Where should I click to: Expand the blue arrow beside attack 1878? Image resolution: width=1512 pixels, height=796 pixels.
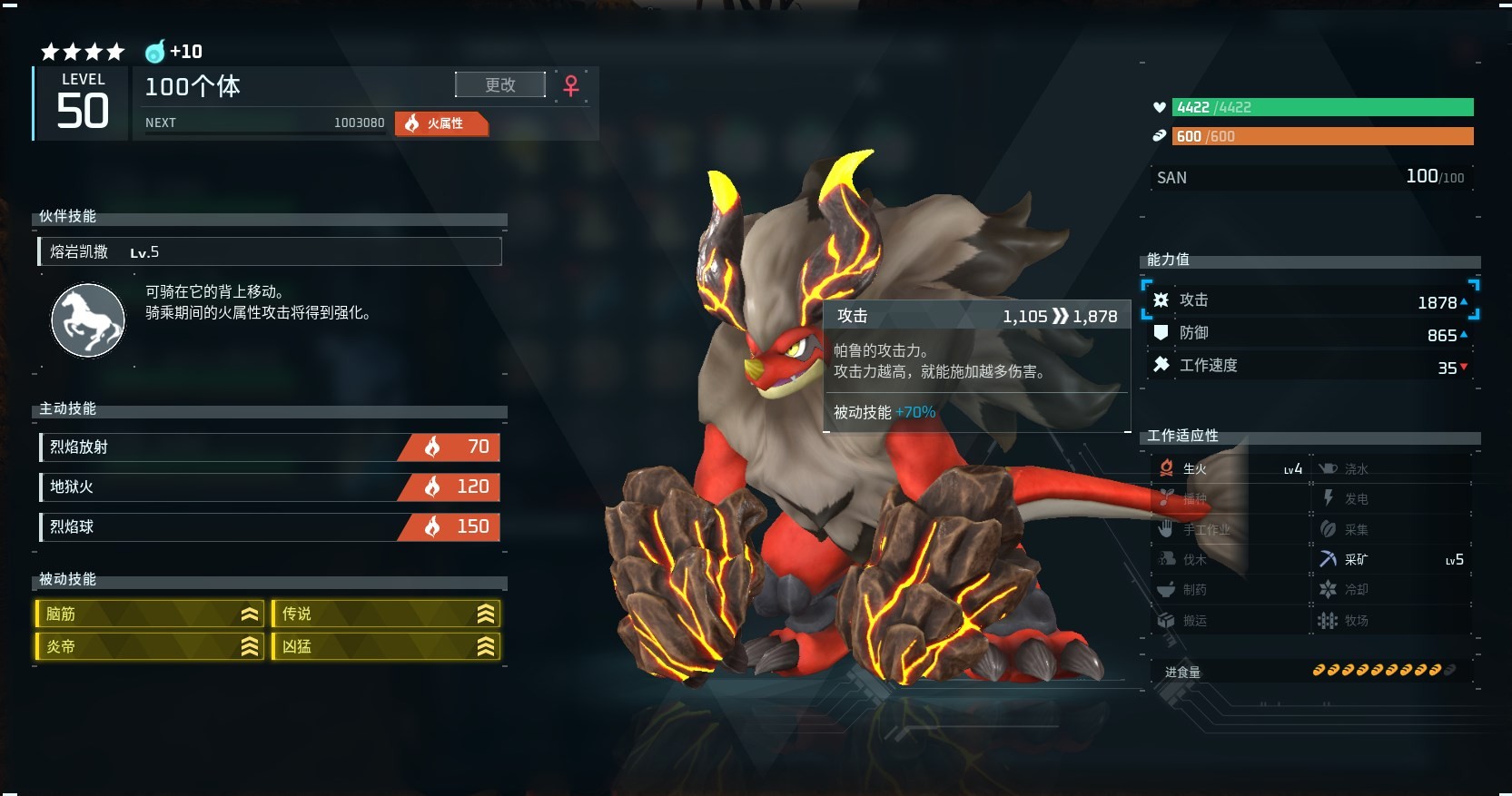pyautogui.click(x=1465, y=302)
